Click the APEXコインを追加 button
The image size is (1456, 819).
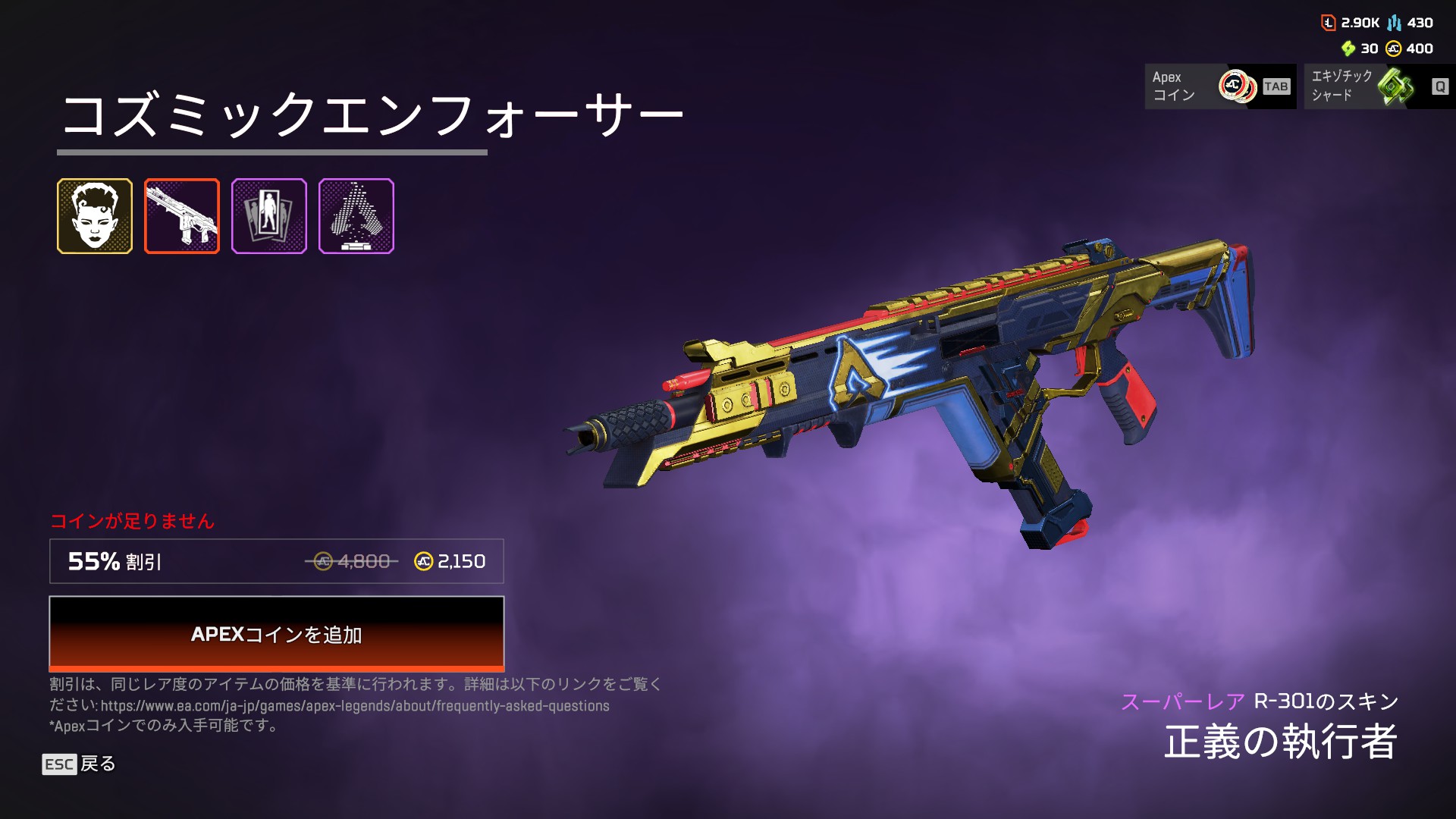click(276, 634)
